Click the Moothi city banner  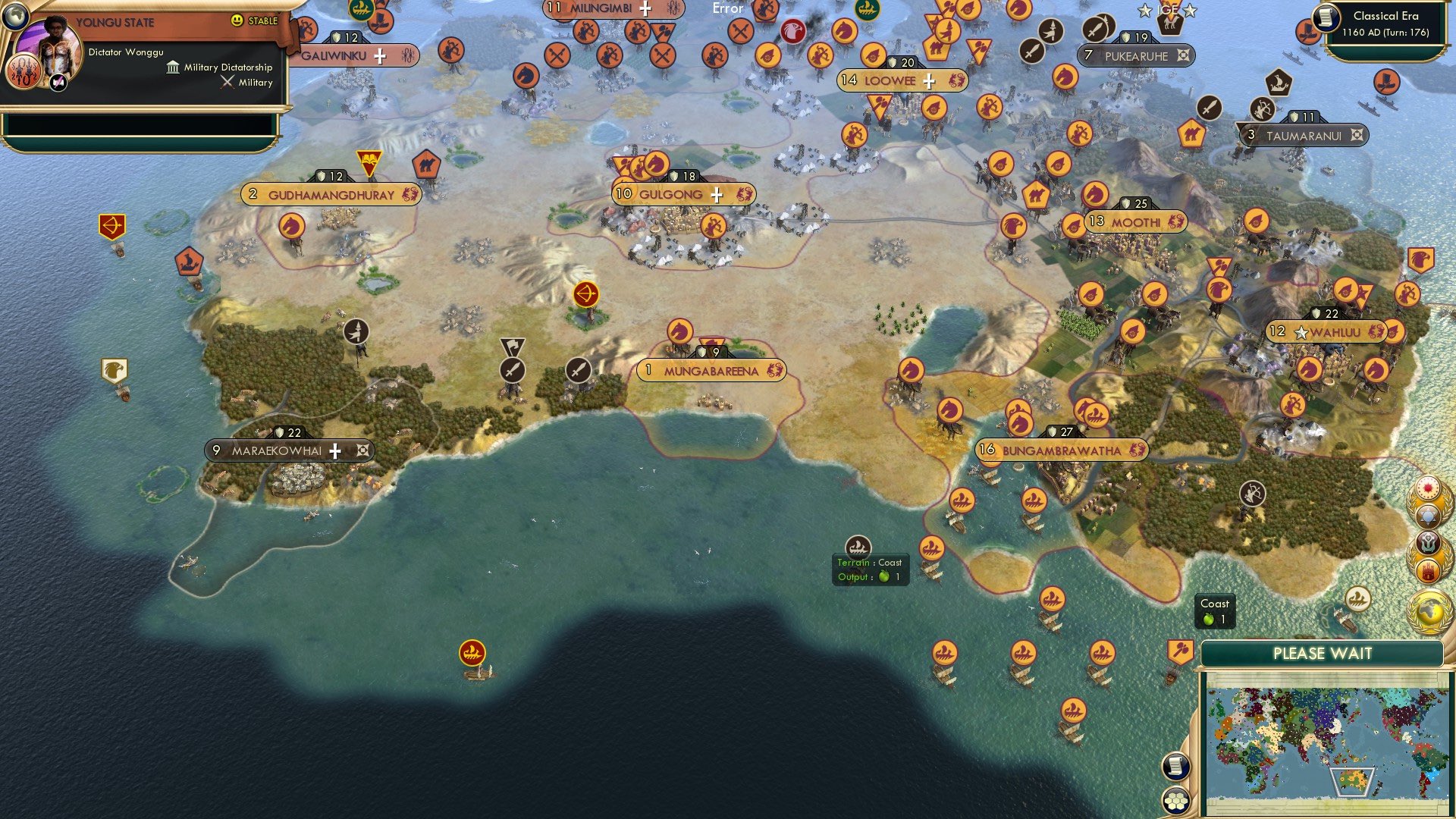coord(1135,222)
